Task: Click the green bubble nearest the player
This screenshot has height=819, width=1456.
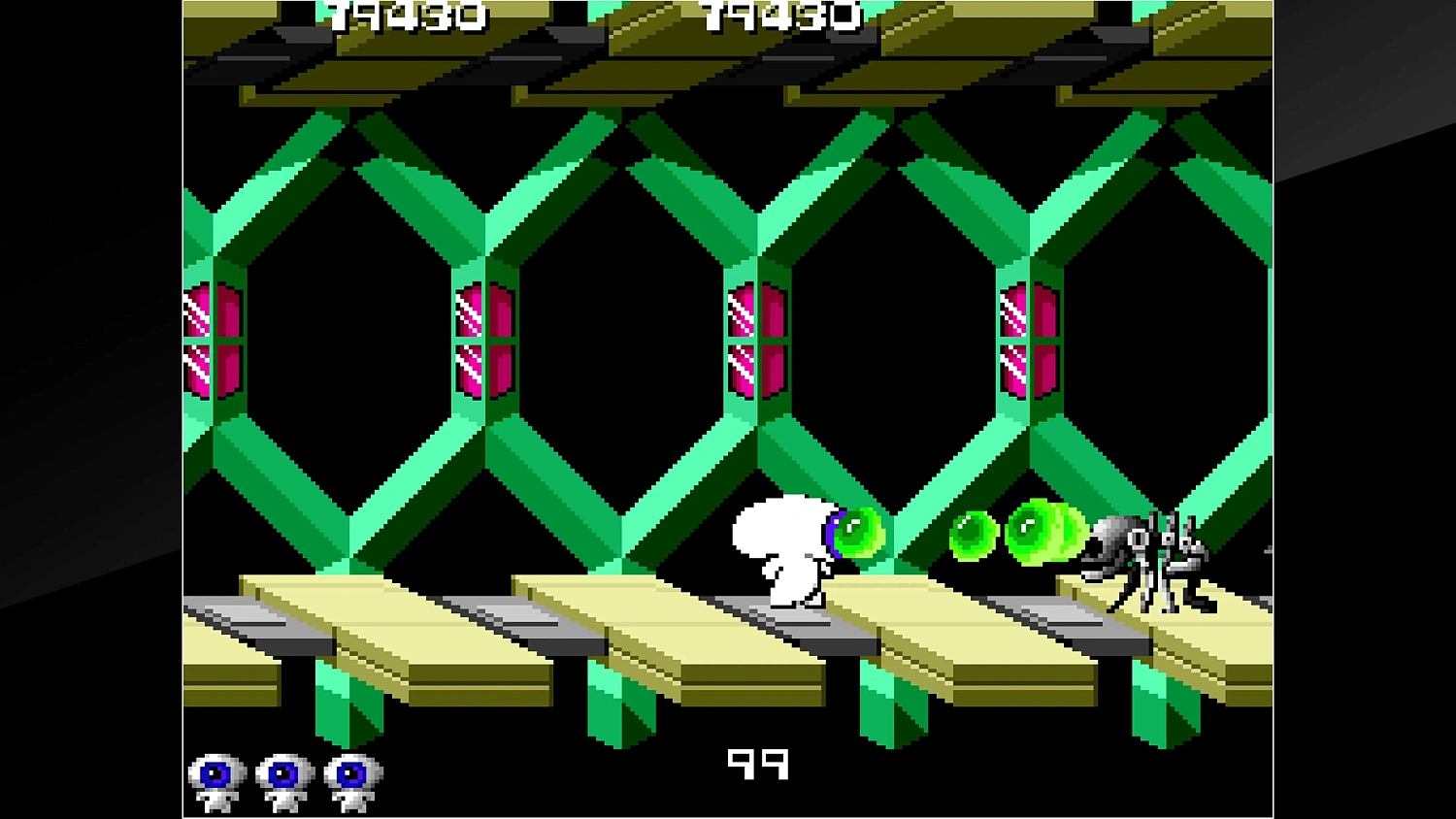Action: coord(858,532)
